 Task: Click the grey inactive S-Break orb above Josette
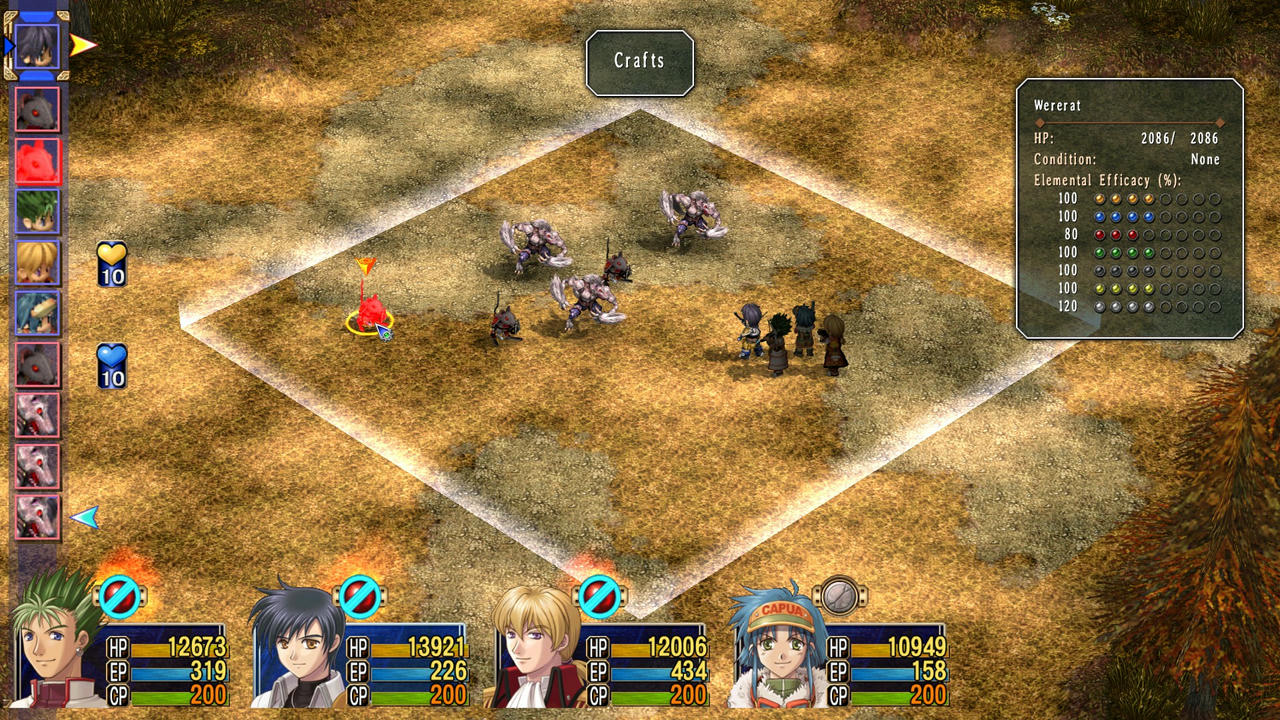(x=837, y=597)
